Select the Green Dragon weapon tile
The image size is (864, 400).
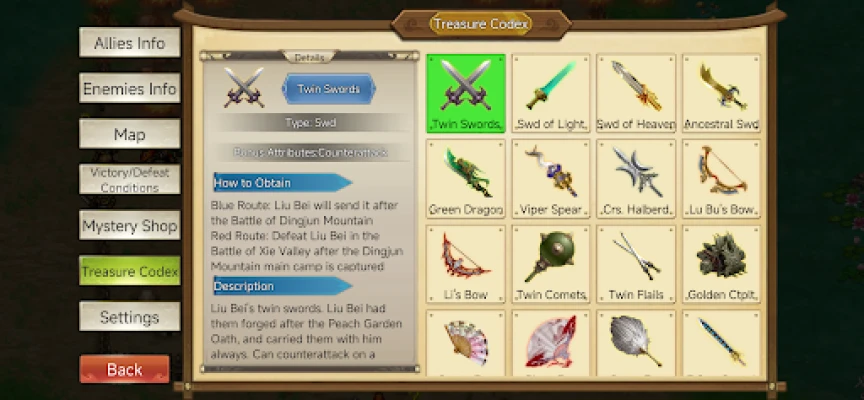[465, 178]
